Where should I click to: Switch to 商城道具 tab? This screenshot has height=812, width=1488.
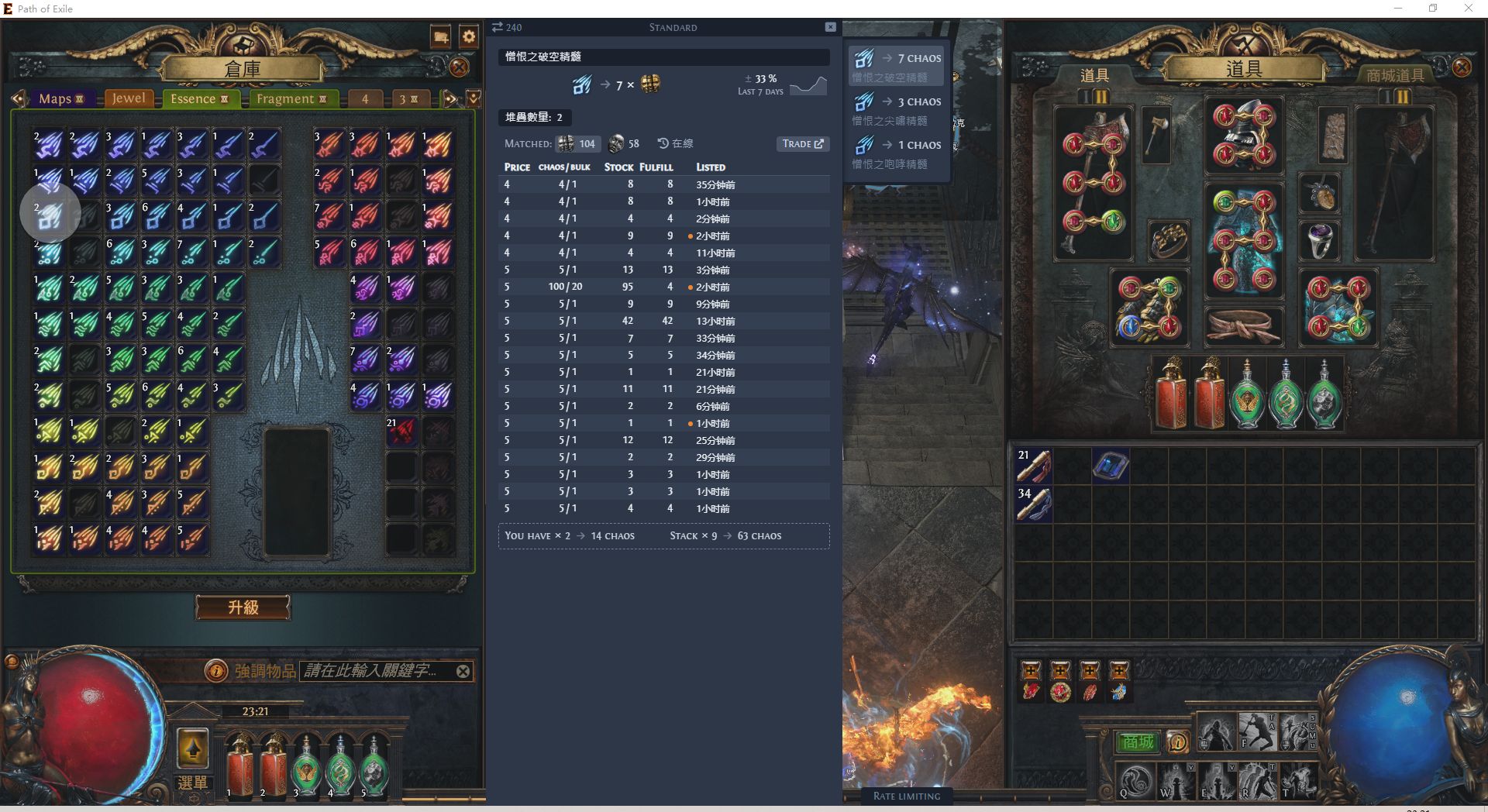click(x=1395, y=75)
